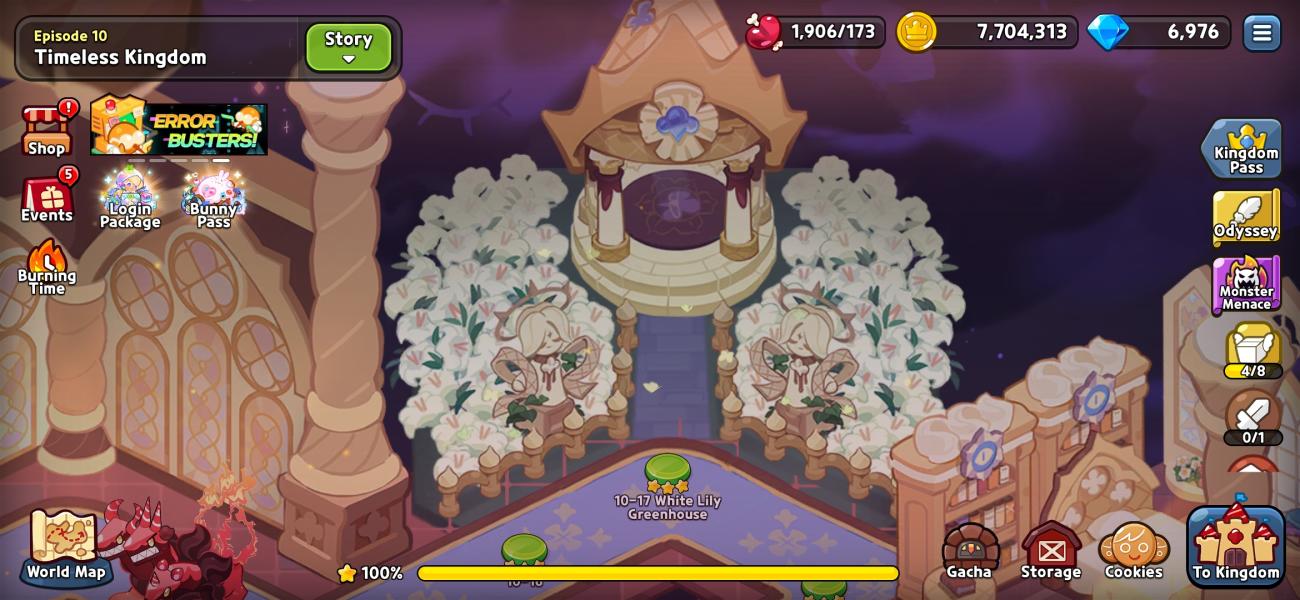Return To Kingdom
Screen dimensions: 1300x600
click(1236, 547)
